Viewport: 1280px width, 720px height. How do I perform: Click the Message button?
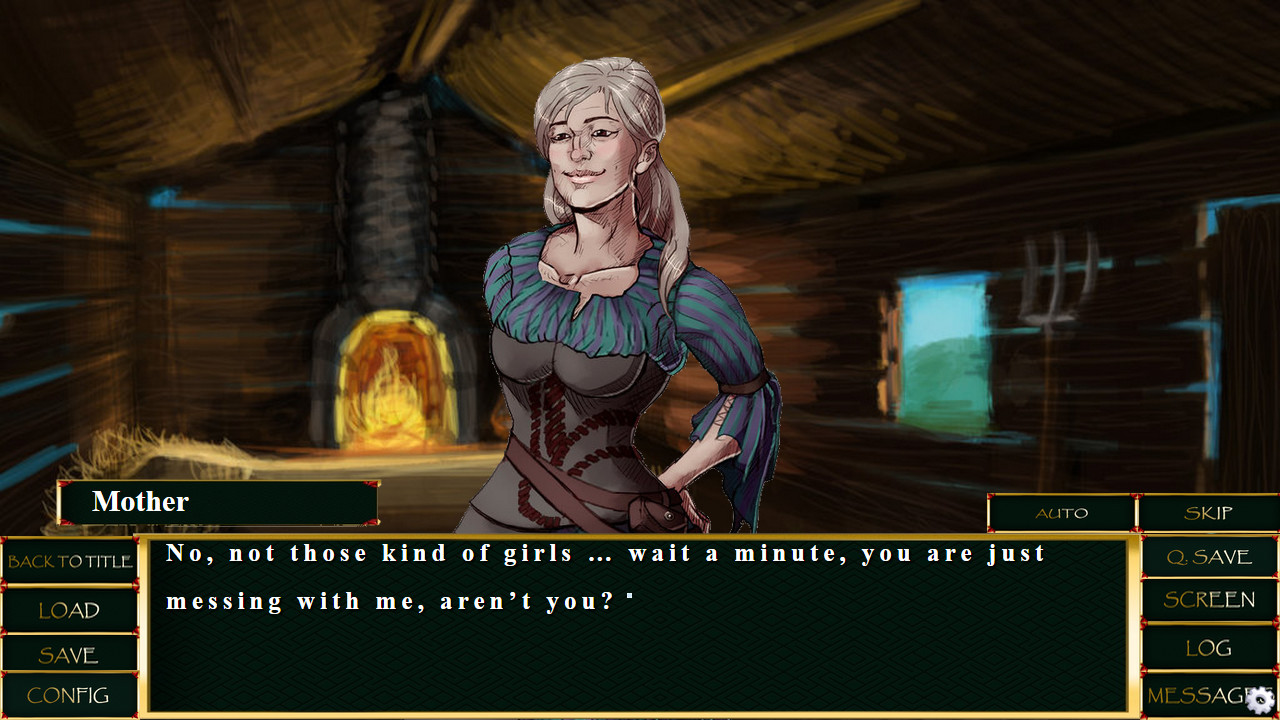click(1195, 696)
